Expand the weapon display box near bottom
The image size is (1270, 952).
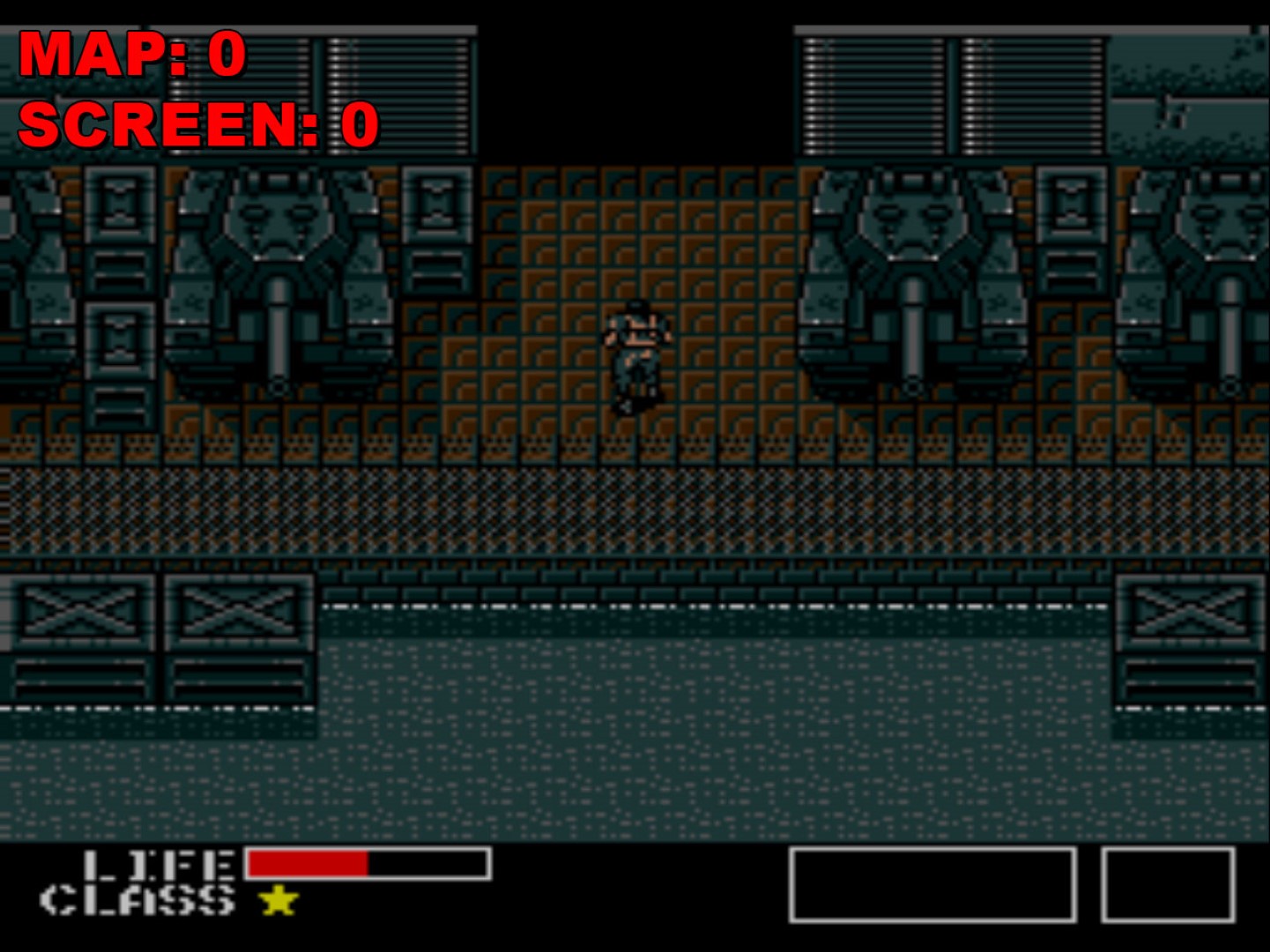(x=934, y=886)
